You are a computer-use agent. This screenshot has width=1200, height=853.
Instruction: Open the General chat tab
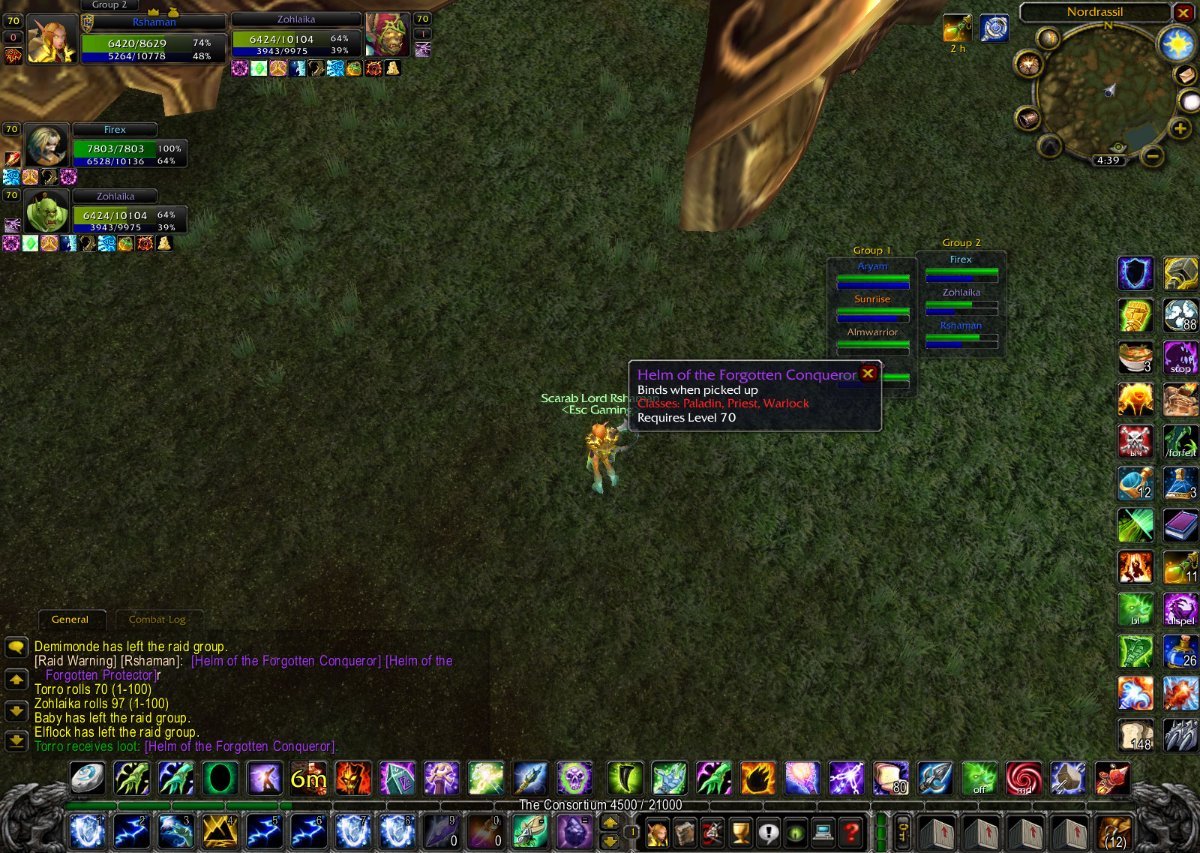pyautogui.click(x=70, y=620)
